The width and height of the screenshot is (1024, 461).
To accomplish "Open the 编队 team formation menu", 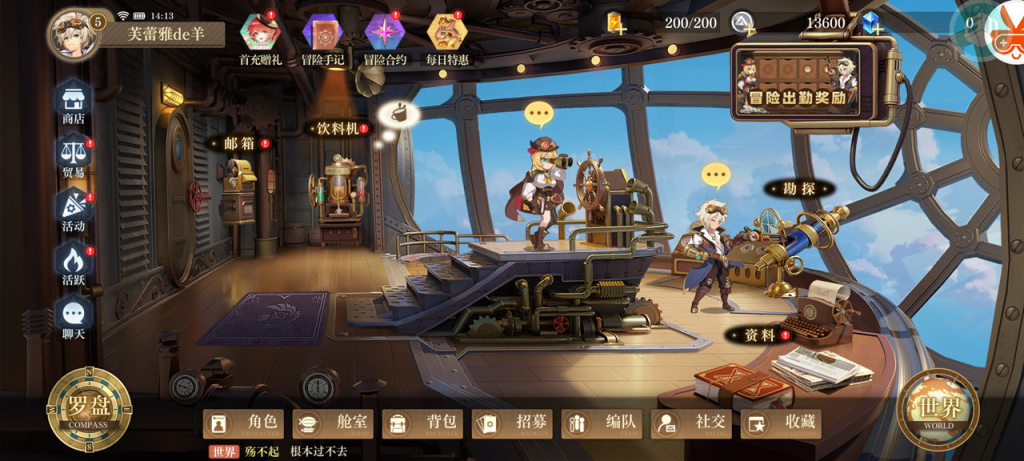I will [601, 423].
